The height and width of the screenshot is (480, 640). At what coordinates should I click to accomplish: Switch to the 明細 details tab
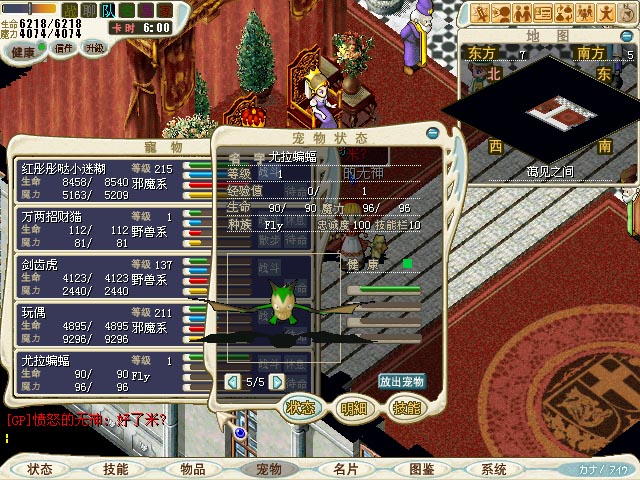coord(353,408)
